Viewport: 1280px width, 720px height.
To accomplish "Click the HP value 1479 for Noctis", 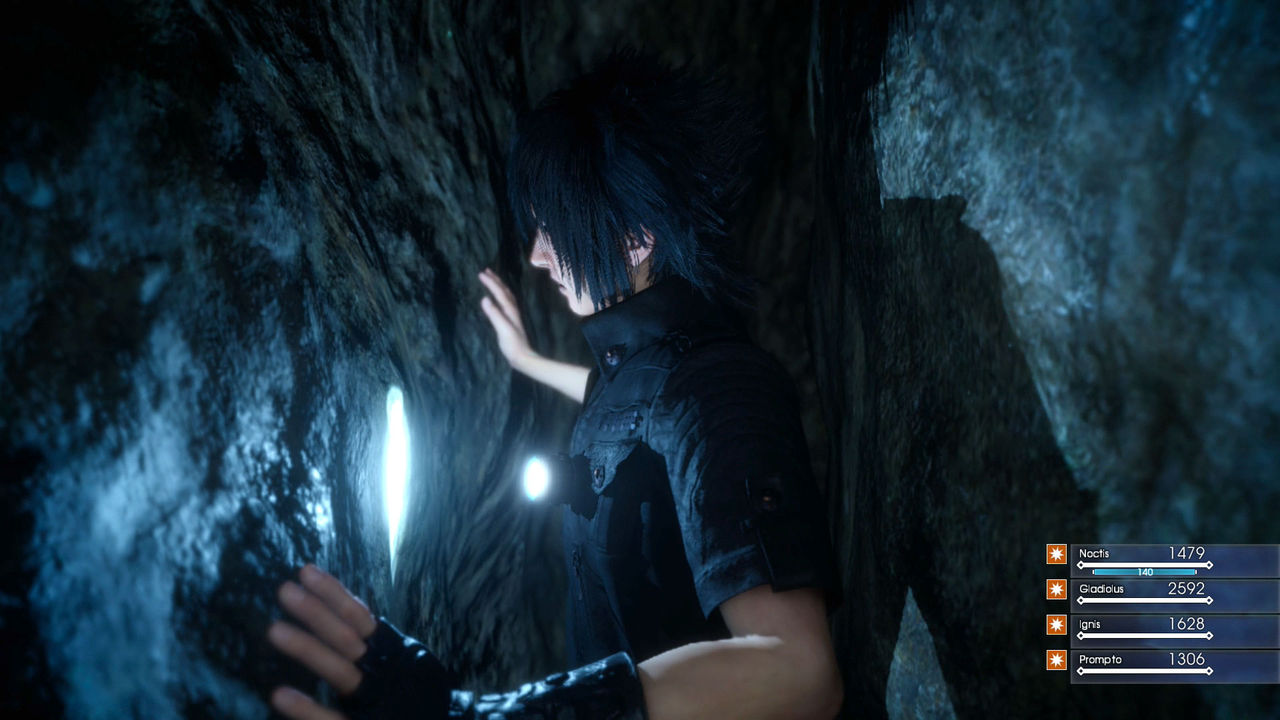I will pos(1187,553).
